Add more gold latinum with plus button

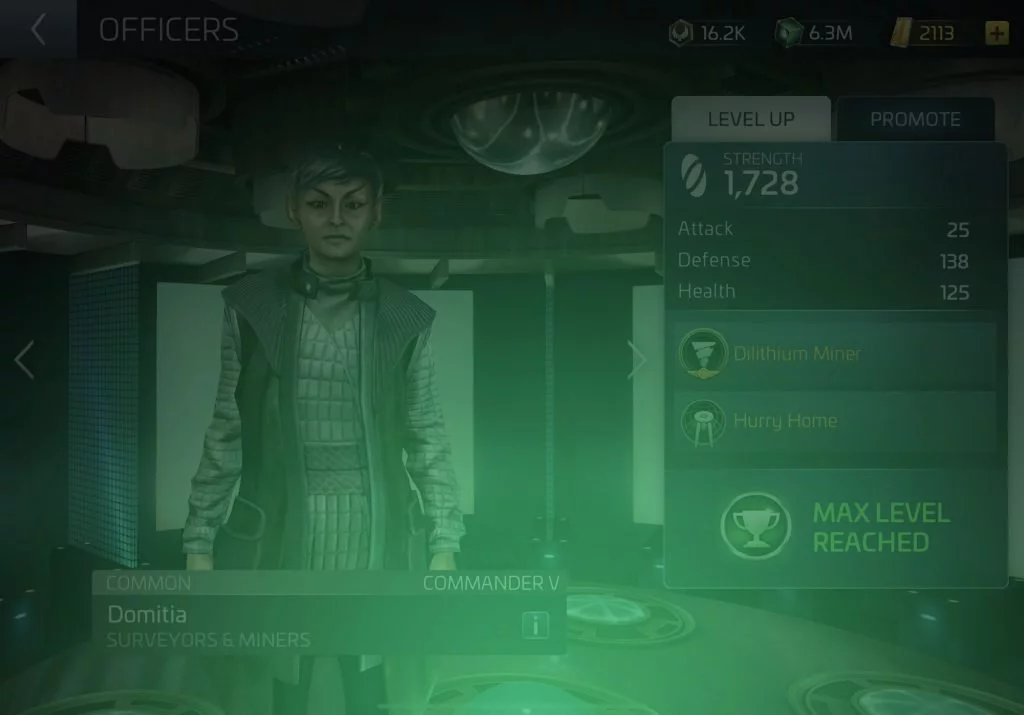996,33
